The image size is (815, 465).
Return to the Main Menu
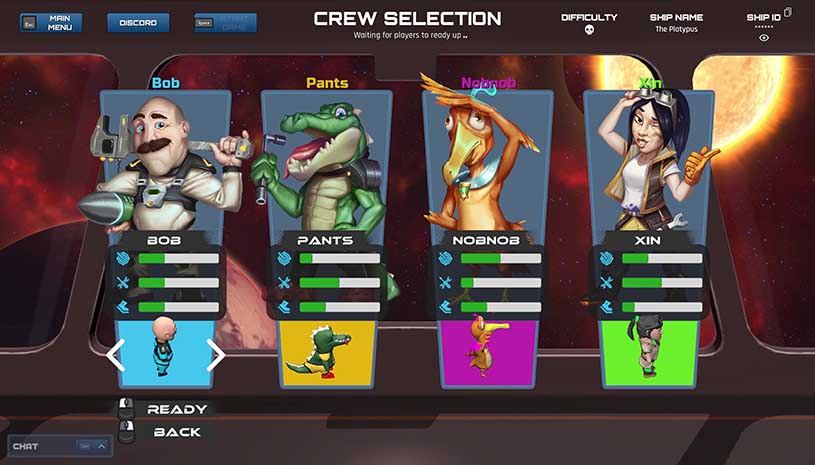tap(52, 22)
